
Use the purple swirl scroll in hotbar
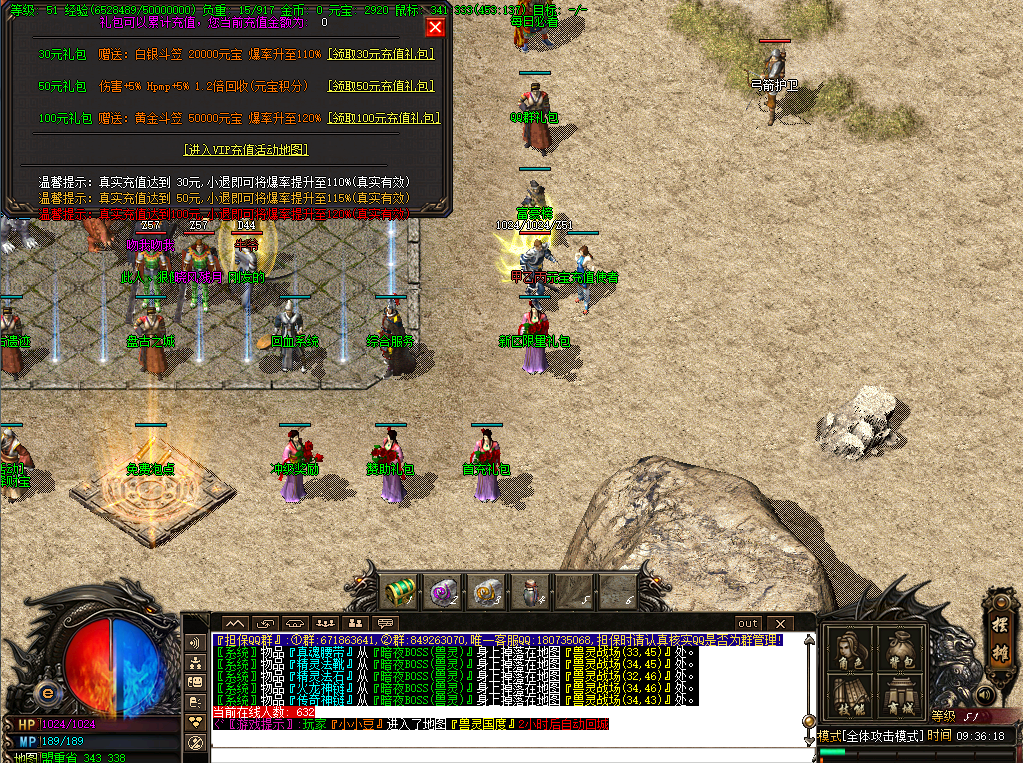(x=443, y=592)
